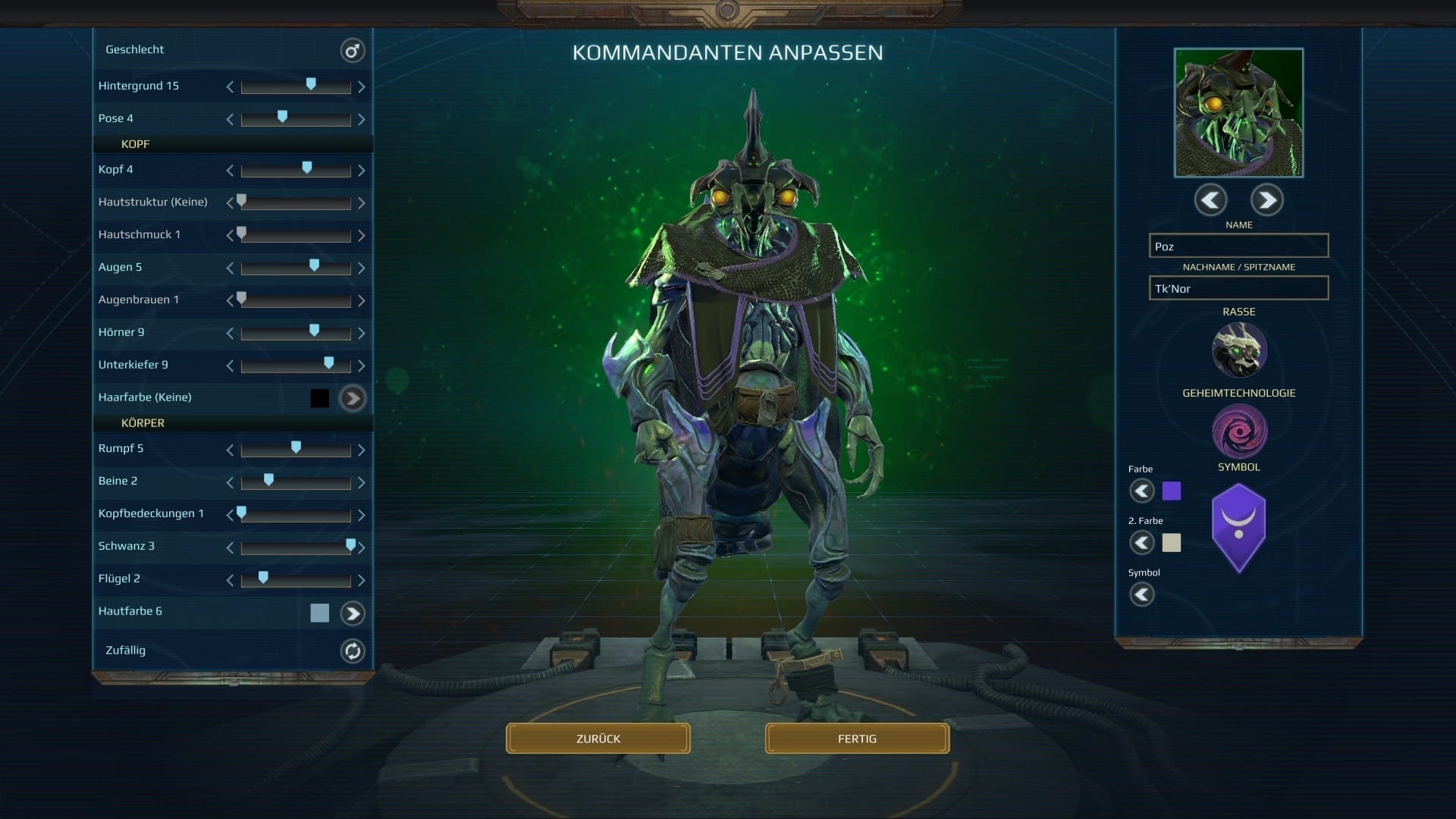
Task: Click the Zurück button
Action: pos(598,739)
